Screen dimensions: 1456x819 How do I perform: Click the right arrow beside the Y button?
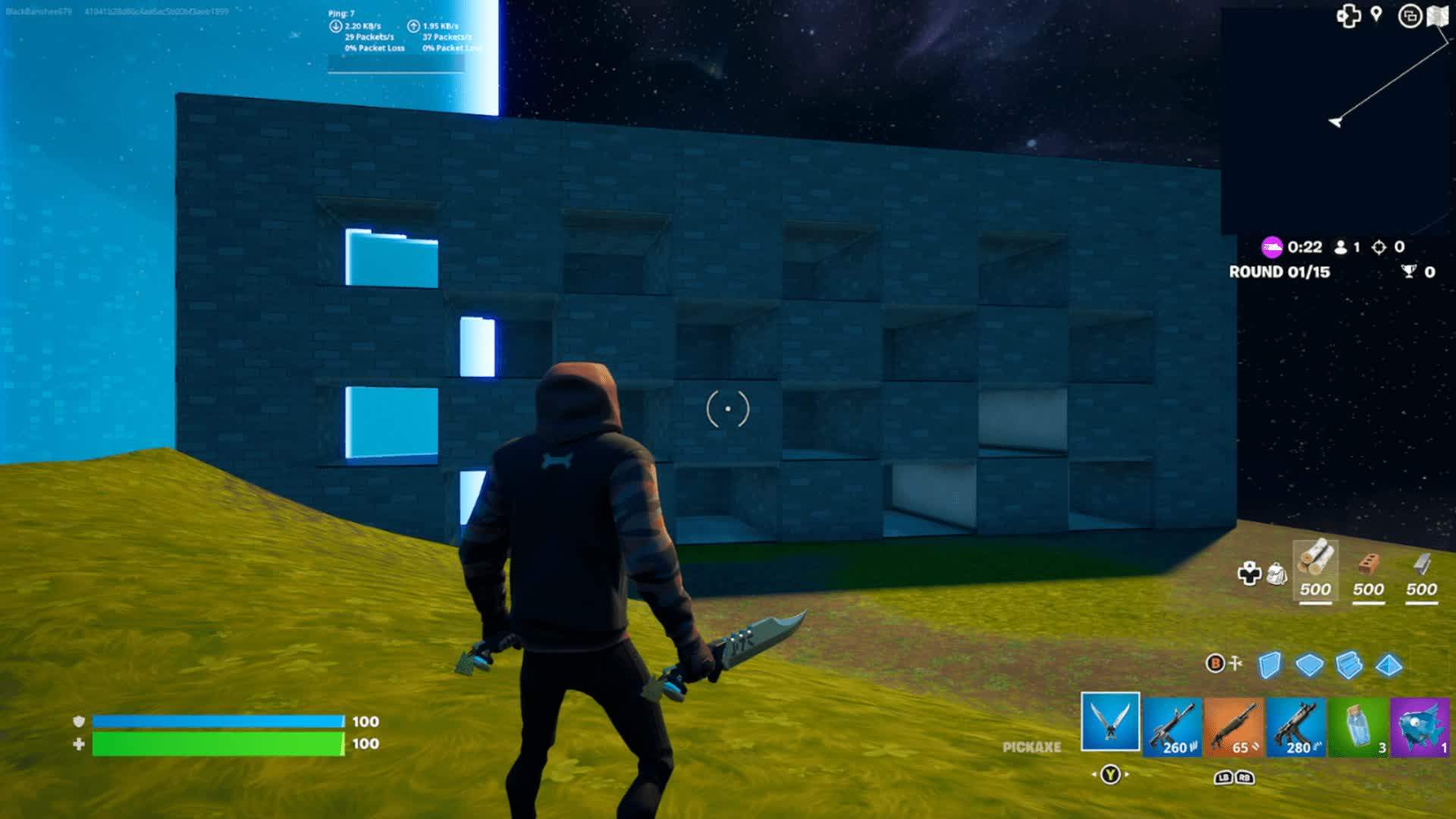pyautogui.click(x=1127, y=774)
